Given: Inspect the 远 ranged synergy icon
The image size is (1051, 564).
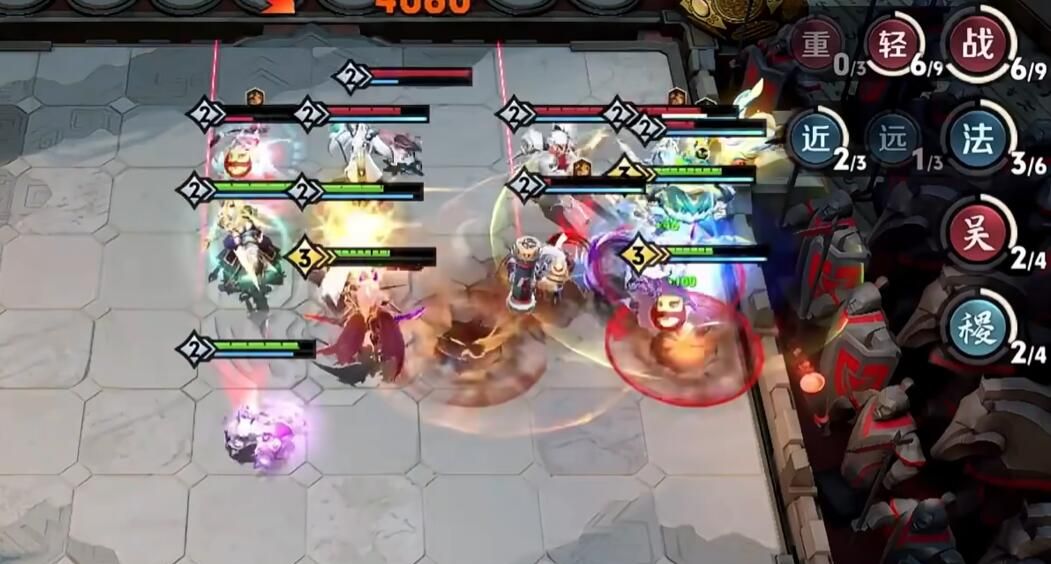Looking at the screenshot, I should pos(892,139).
